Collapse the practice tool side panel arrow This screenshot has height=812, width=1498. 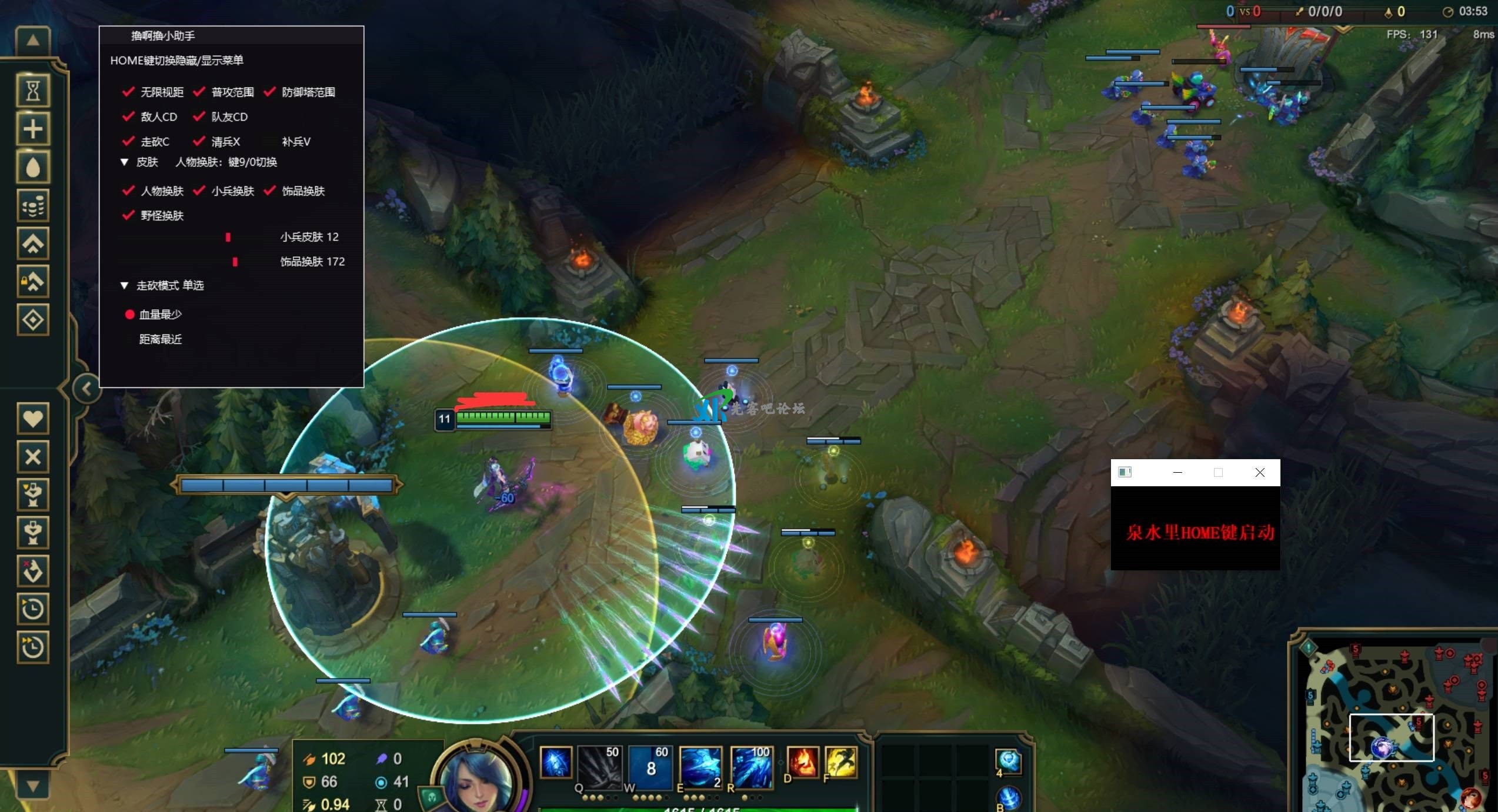pyautogui.click(x=86, y=389)
